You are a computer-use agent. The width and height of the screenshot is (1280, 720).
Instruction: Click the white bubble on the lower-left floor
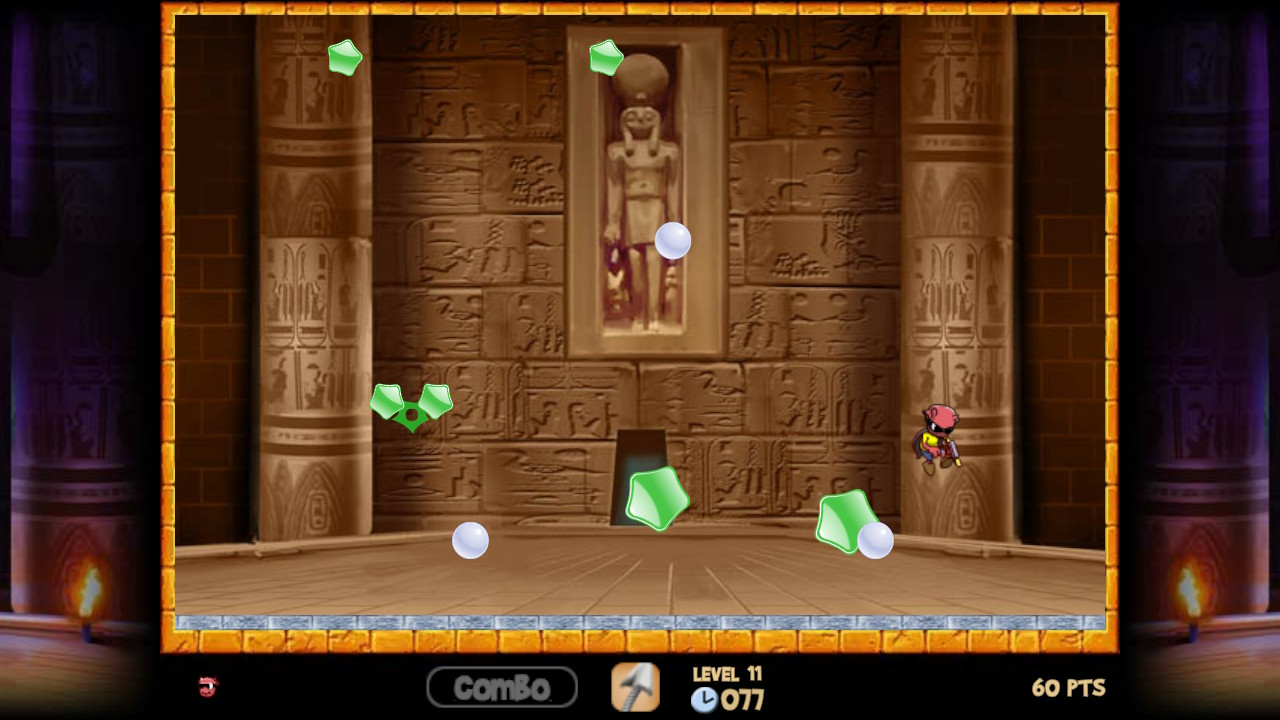click(x=470, y=539)
